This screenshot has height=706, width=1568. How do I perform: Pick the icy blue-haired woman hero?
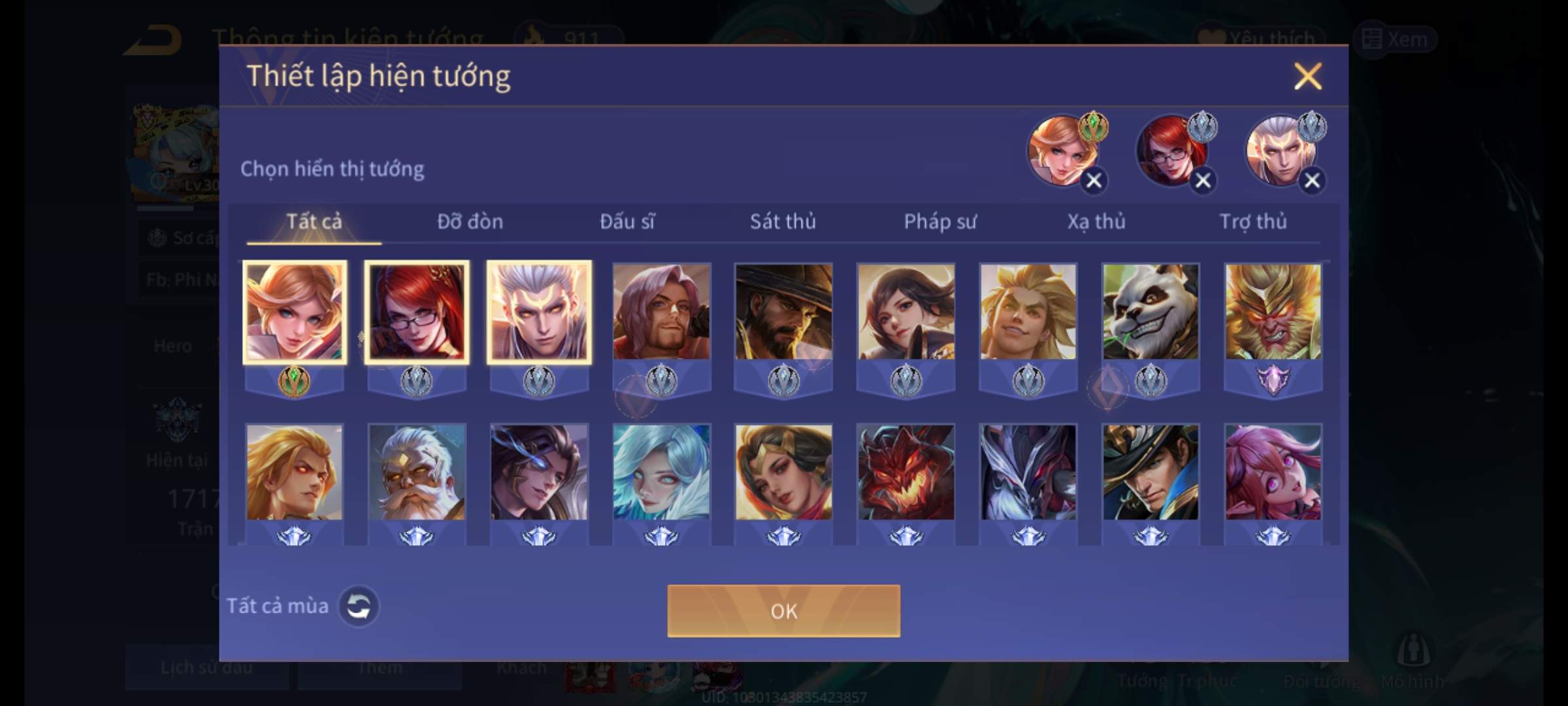click(x=661, y=472)
